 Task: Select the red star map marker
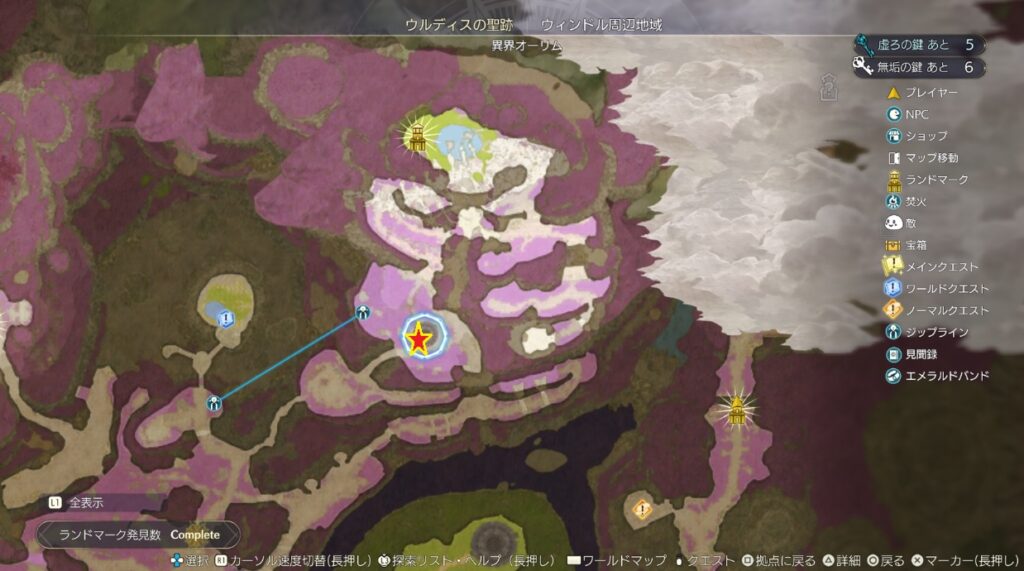(420, 340)
